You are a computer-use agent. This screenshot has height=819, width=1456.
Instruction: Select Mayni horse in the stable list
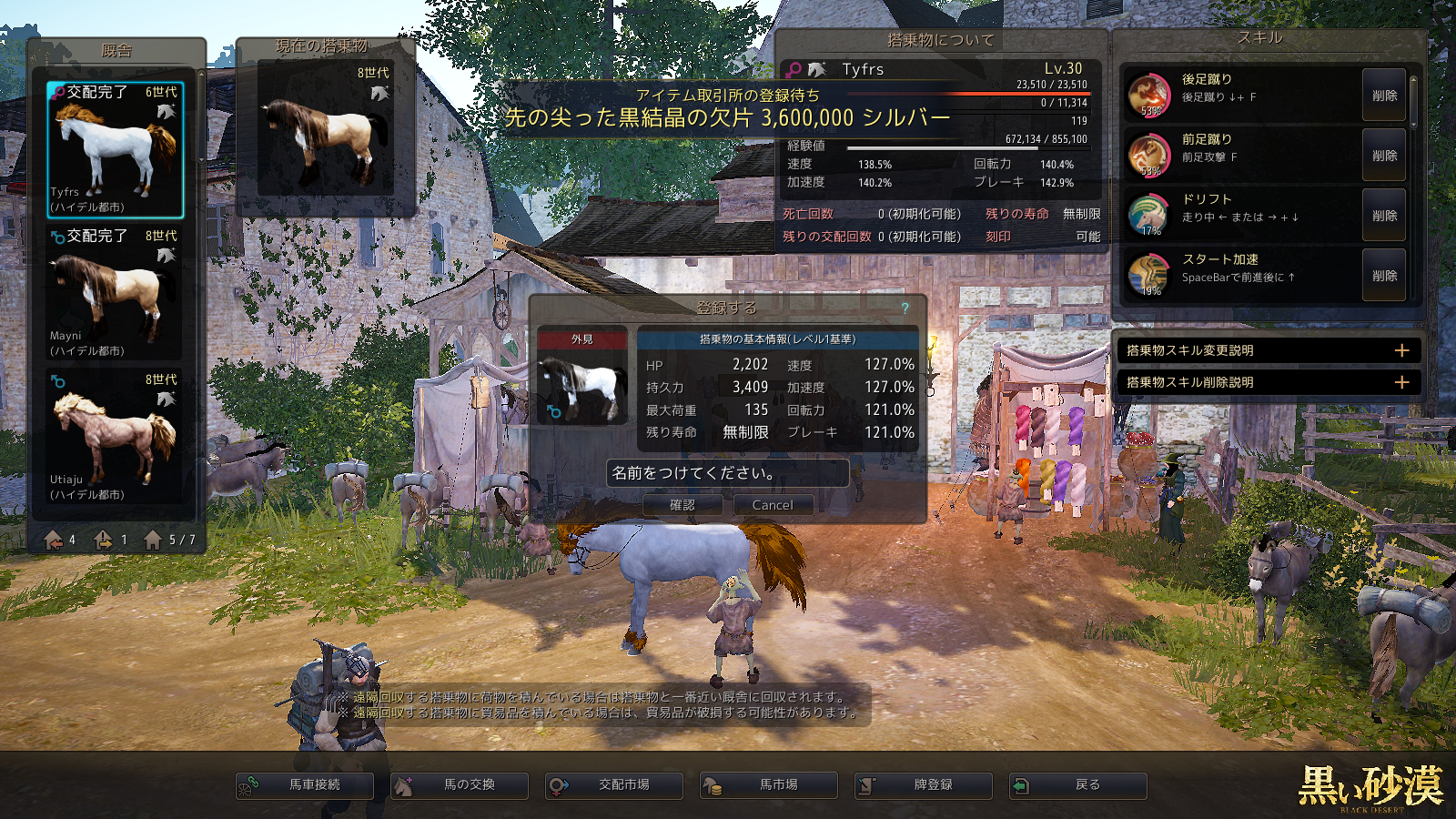pos(116,293)
